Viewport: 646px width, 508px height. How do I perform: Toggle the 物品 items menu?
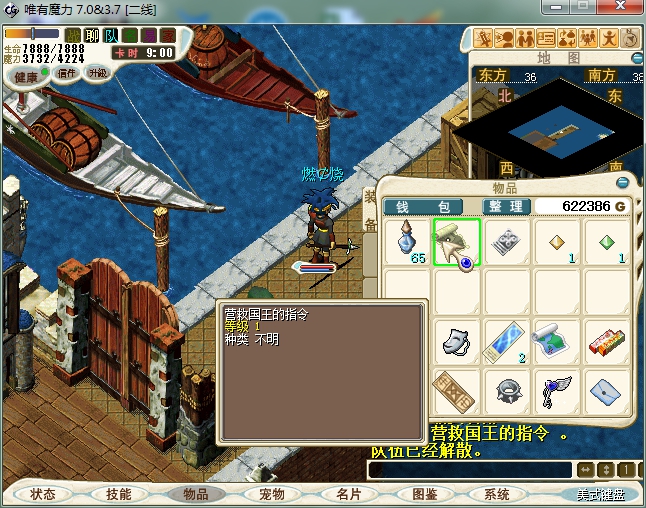coord(195,494)
